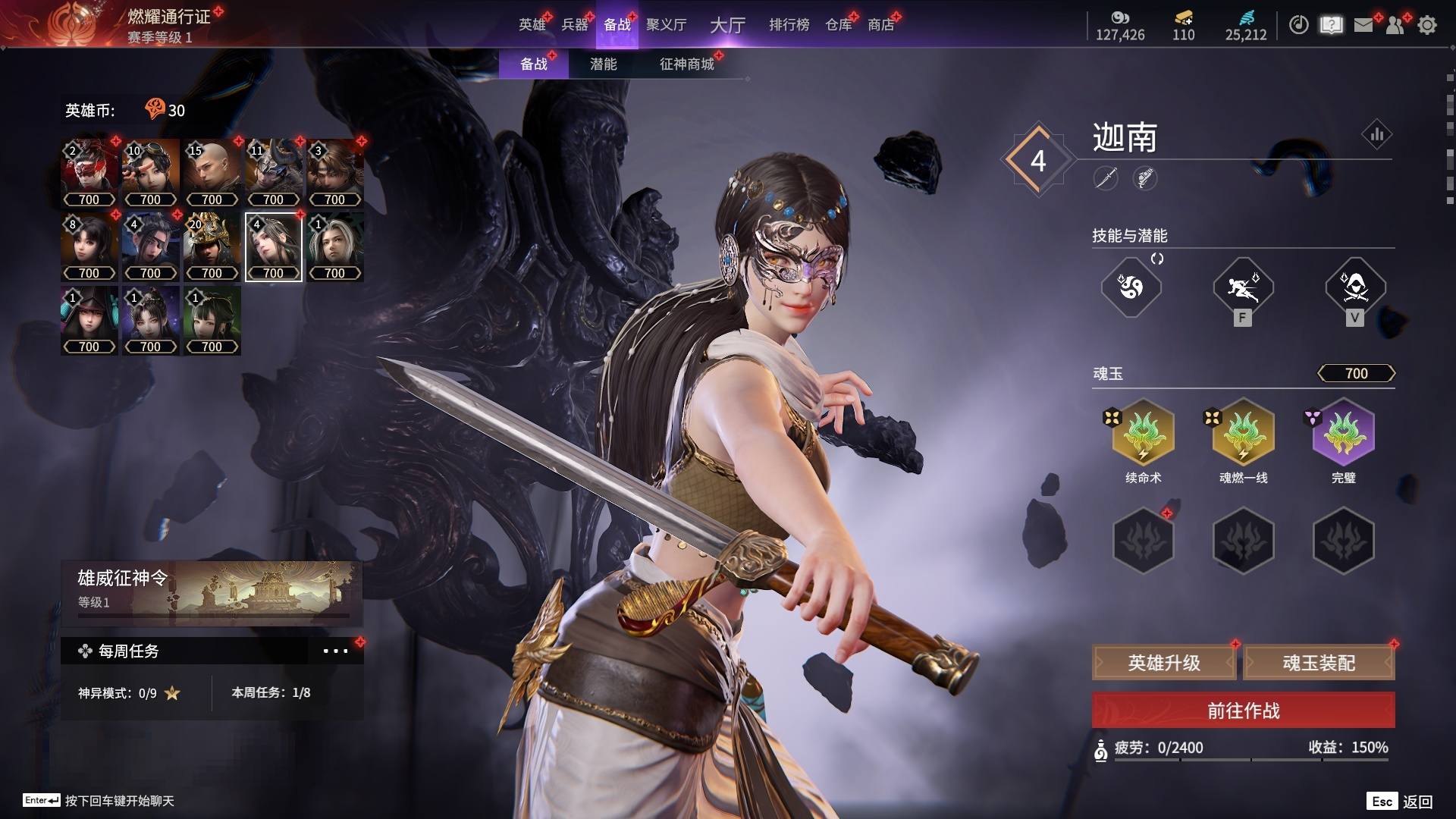Open the 兵器 weapons menu

(574, 25)
